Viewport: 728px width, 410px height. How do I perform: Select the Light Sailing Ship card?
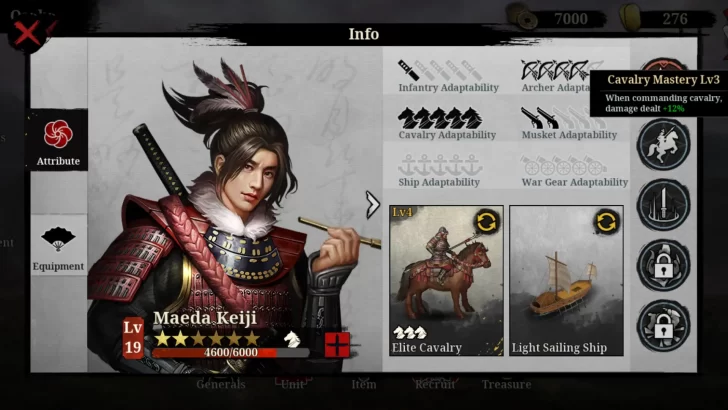566,280
